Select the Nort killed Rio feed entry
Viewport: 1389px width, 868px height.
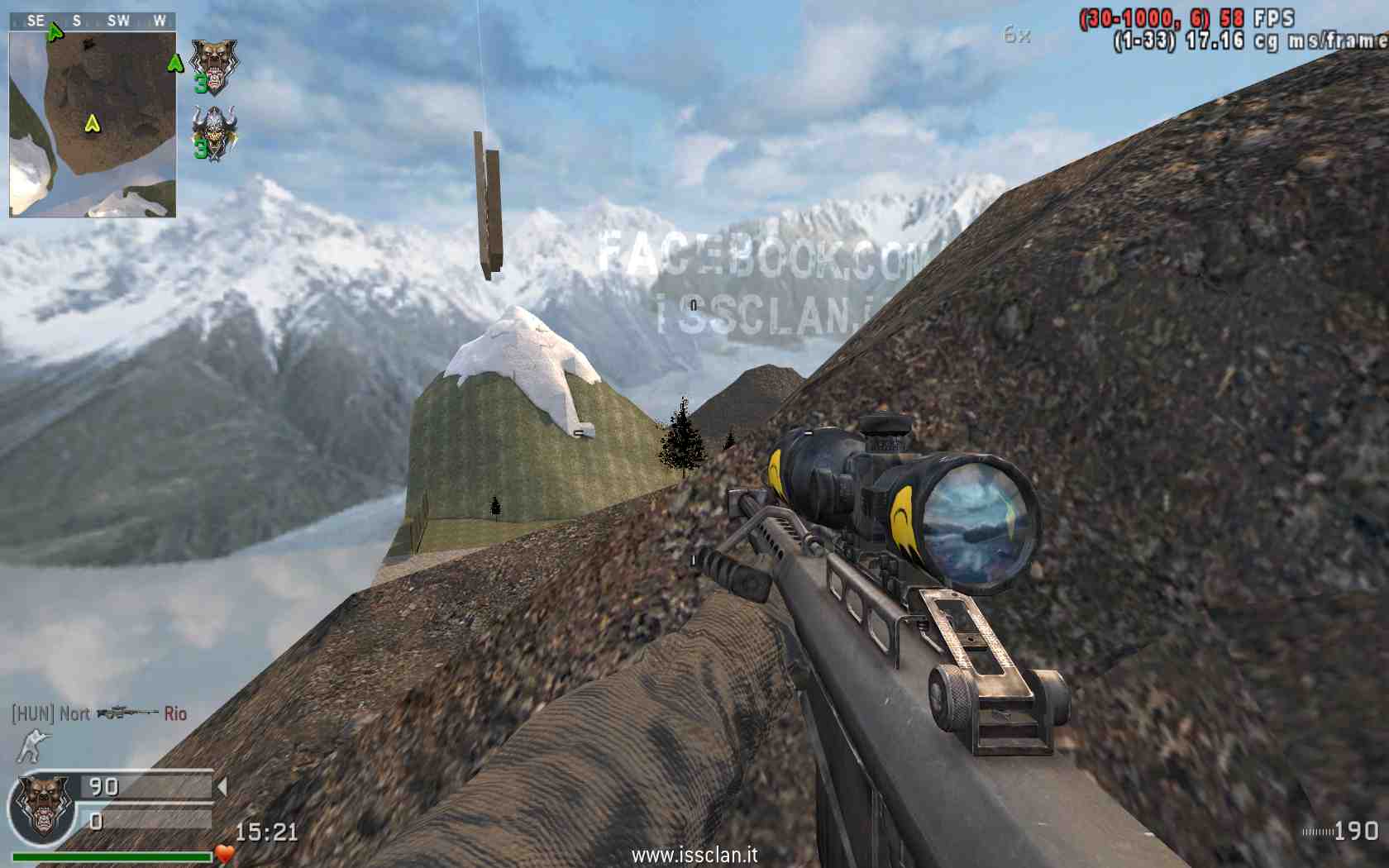tap(99, 713)
